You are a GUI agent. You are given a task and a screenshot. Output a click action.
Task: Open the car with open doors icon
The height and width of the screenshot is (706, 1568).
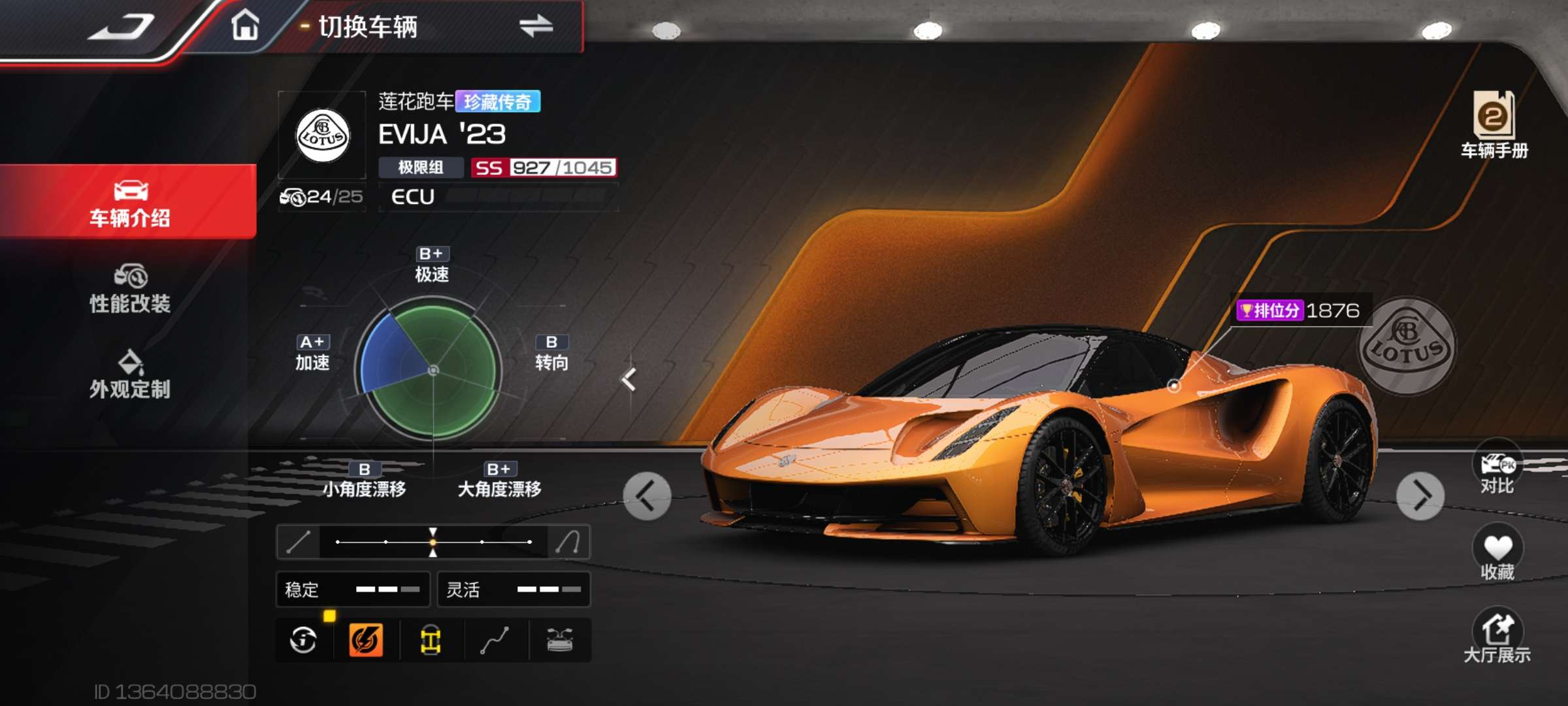(560, 640)
